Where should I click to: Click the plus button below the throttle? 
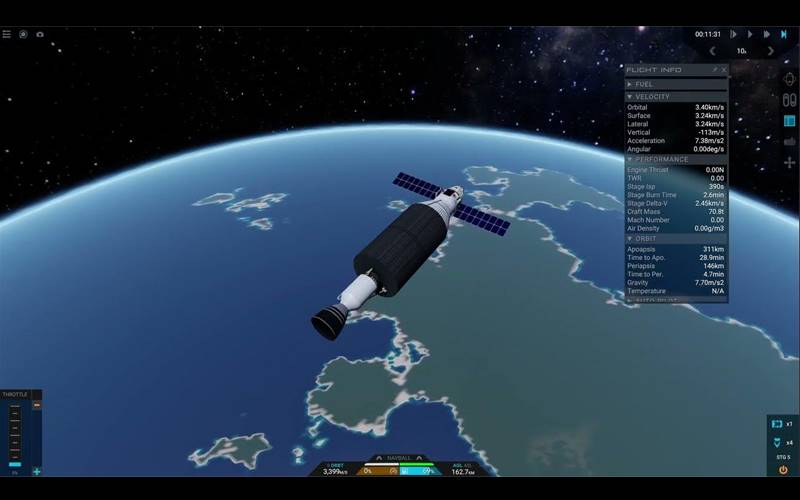37,471
